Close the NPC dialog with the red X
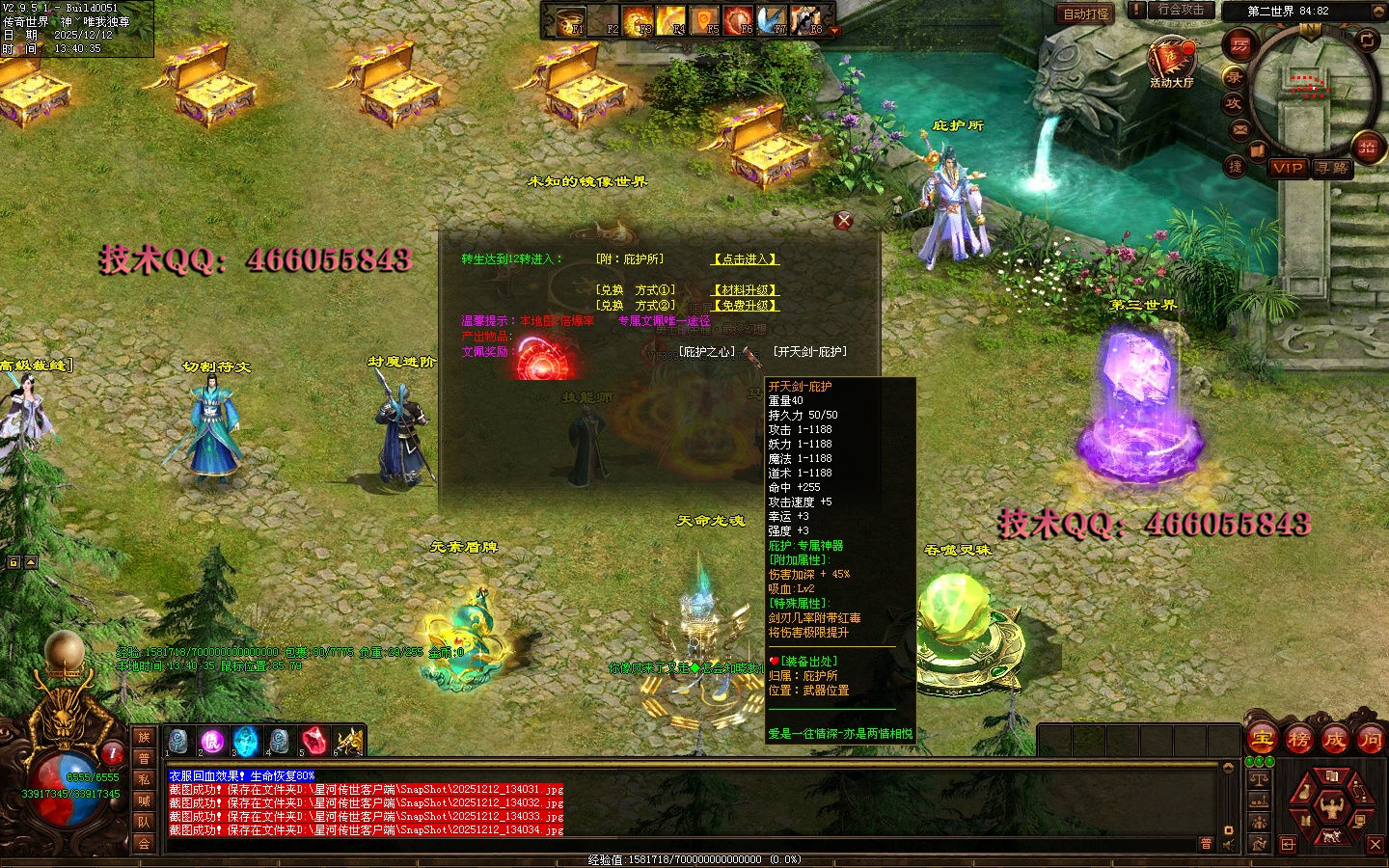This screenshot has width=1389, height=868. point(843,221)
